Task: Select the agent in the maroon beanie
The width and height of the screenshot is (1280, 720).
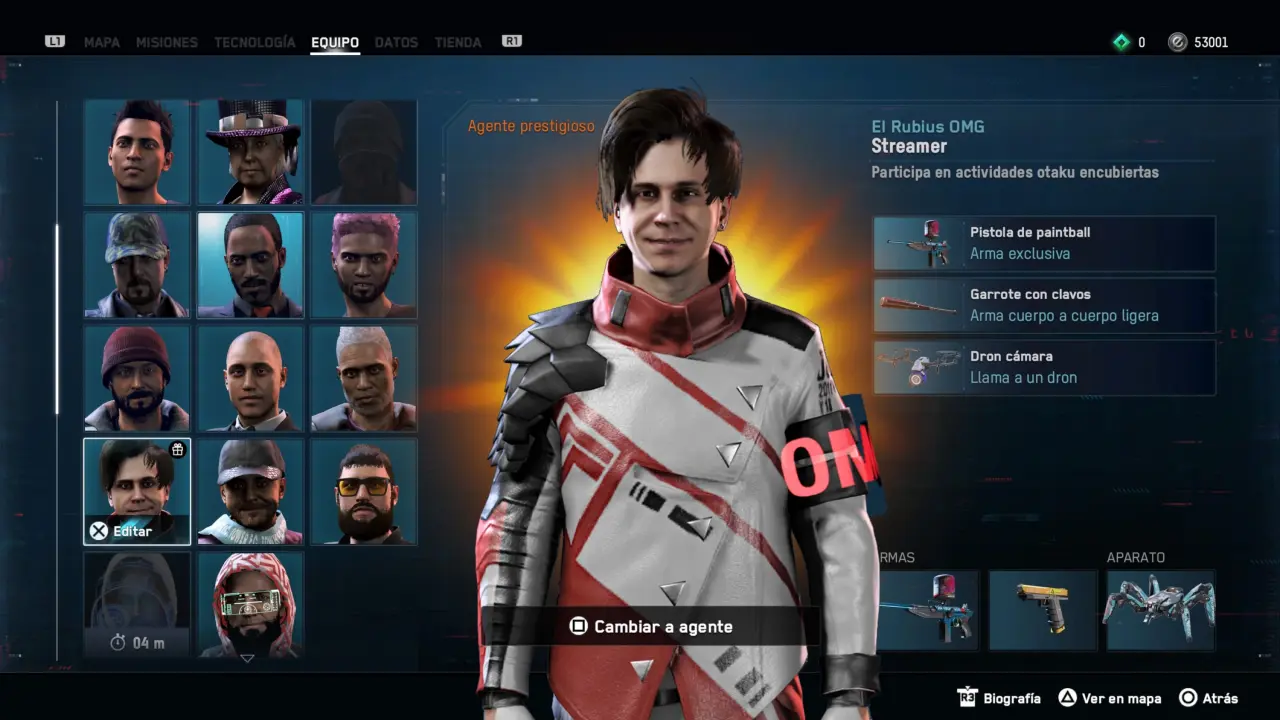Action: pyautogui.click(x=137, y=378)
